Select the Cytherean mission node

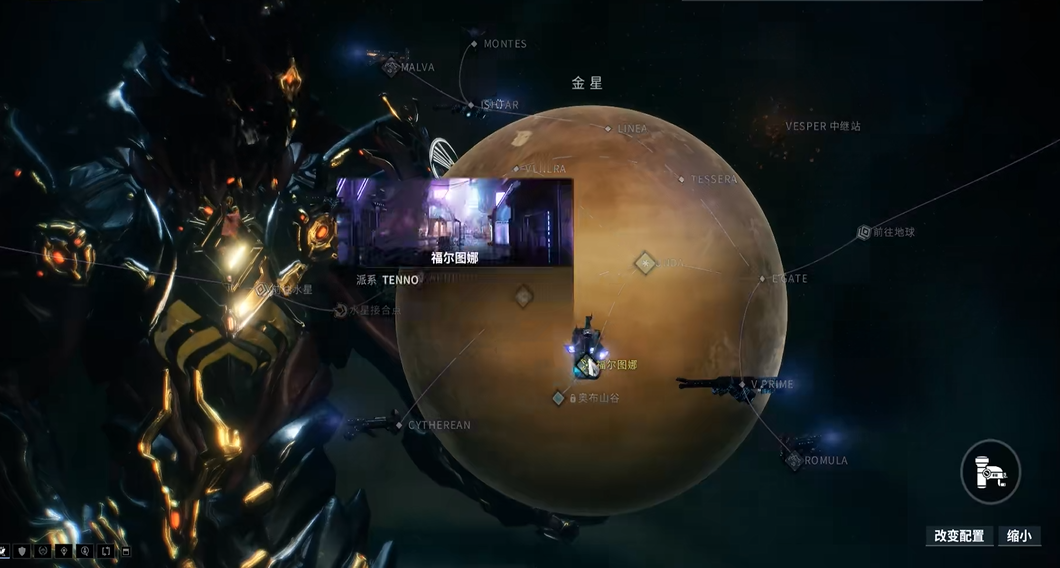(399, 426)
